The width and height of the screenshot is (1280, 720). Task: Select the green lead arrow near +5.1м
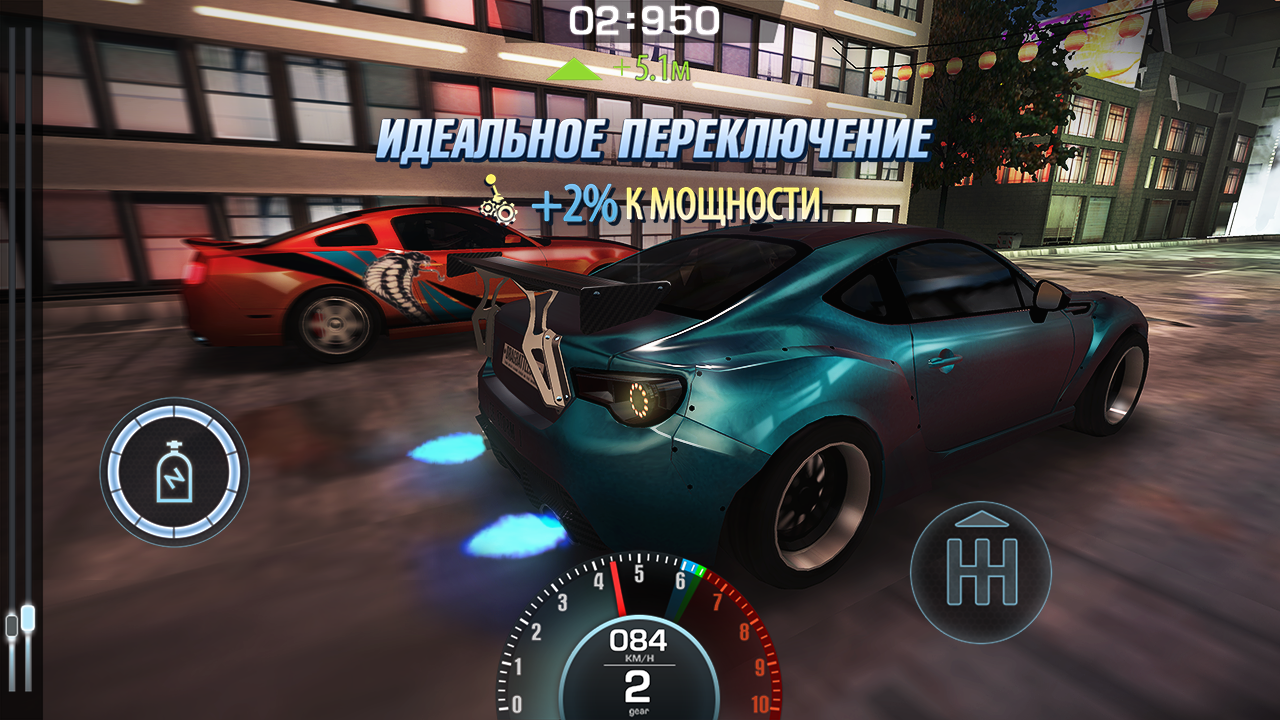tap(575, 69)
